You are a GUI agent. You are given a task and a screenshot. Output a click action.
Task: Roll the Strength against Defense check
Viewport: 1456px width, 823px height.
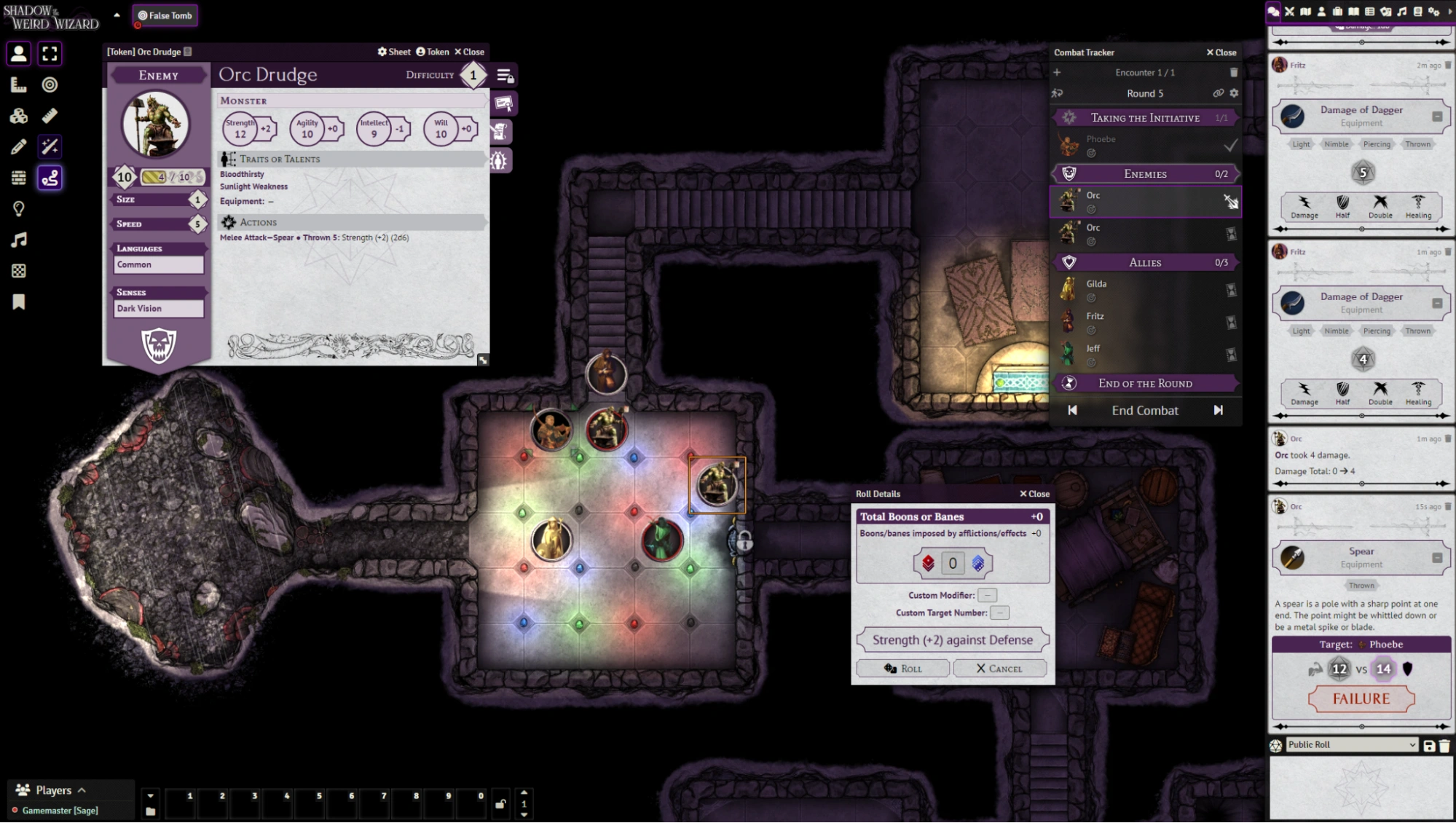coord(902,669)
